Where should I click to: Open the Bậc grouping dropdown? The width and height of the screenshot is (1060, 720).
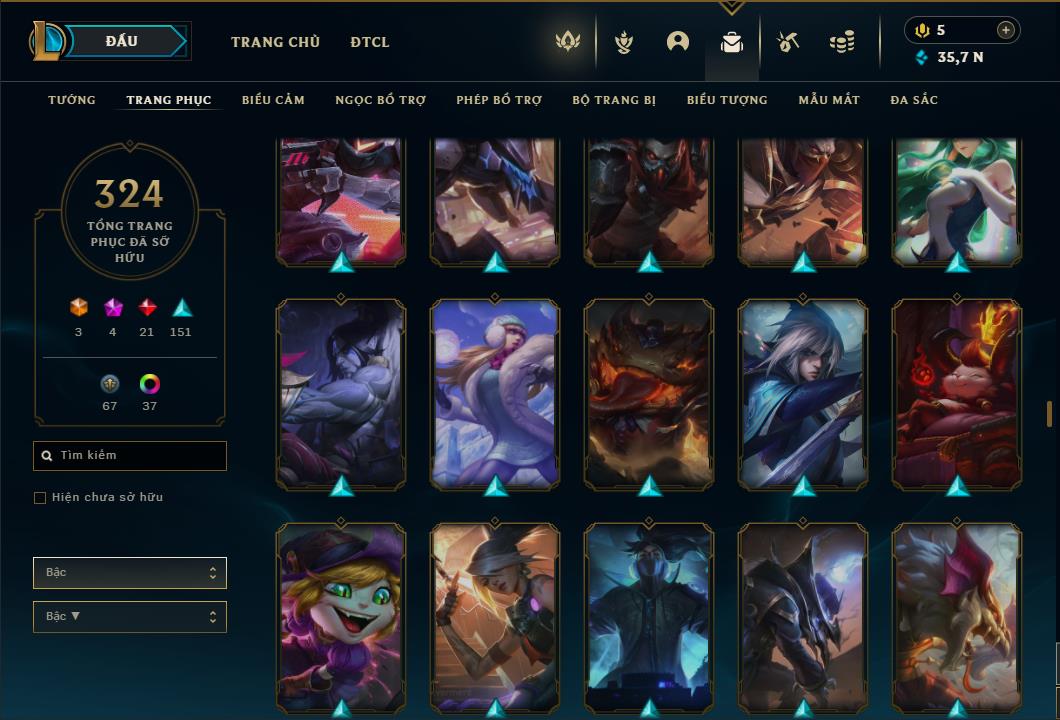(x=130, y=573)
